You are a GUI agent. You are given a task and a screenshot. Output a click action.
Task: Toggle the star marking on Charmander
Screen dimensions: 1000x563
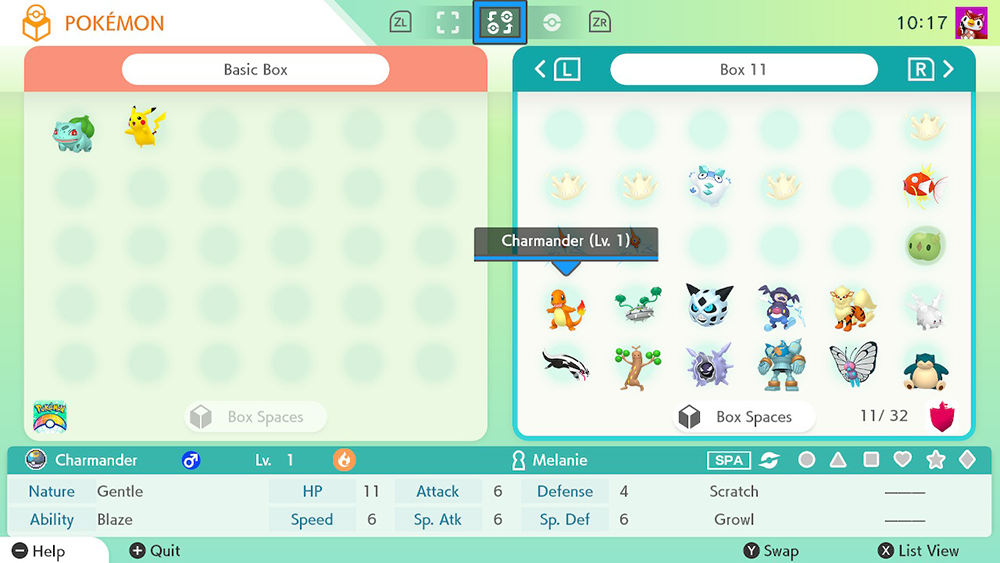click(x=936, y=460)
